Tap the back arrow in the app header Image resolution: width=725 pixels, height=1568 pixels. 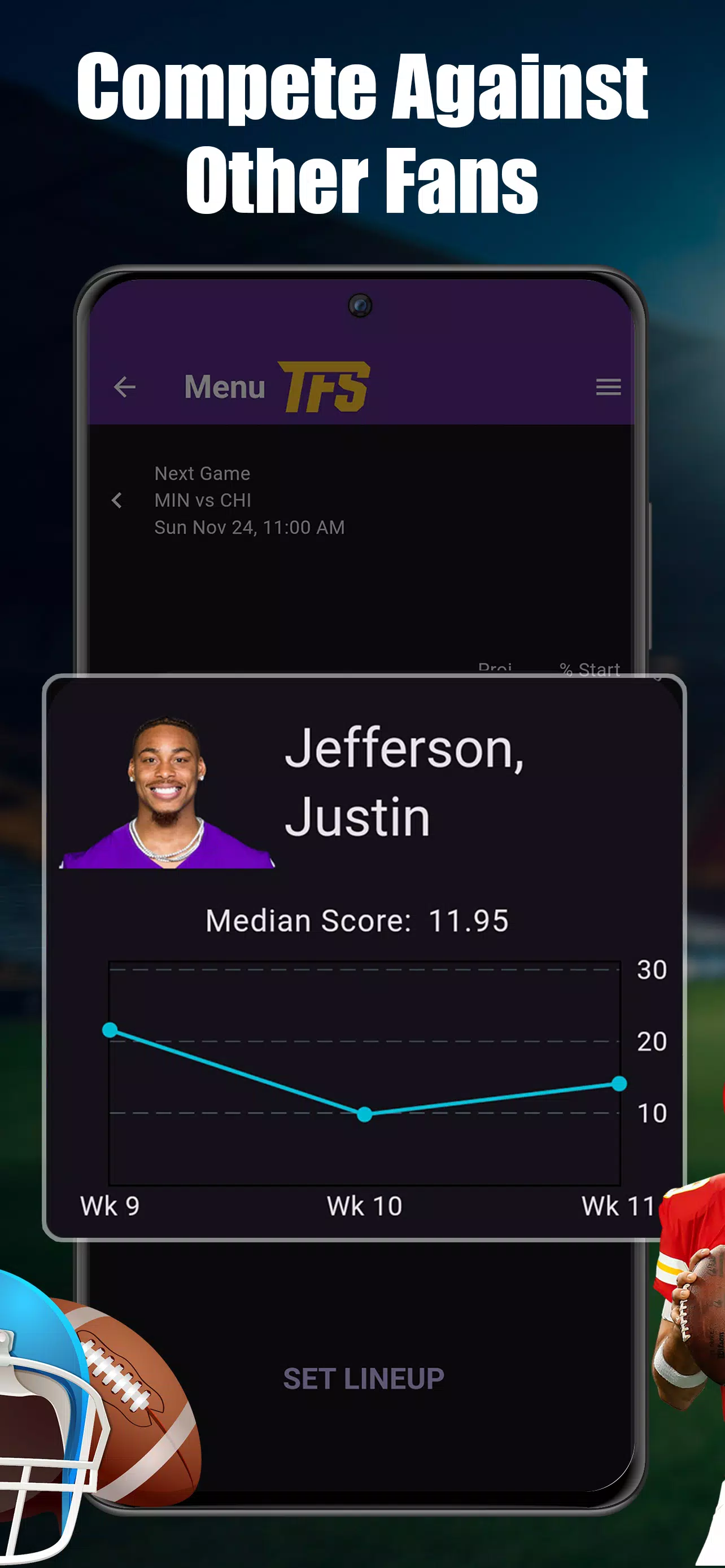(x=124, y=387)
